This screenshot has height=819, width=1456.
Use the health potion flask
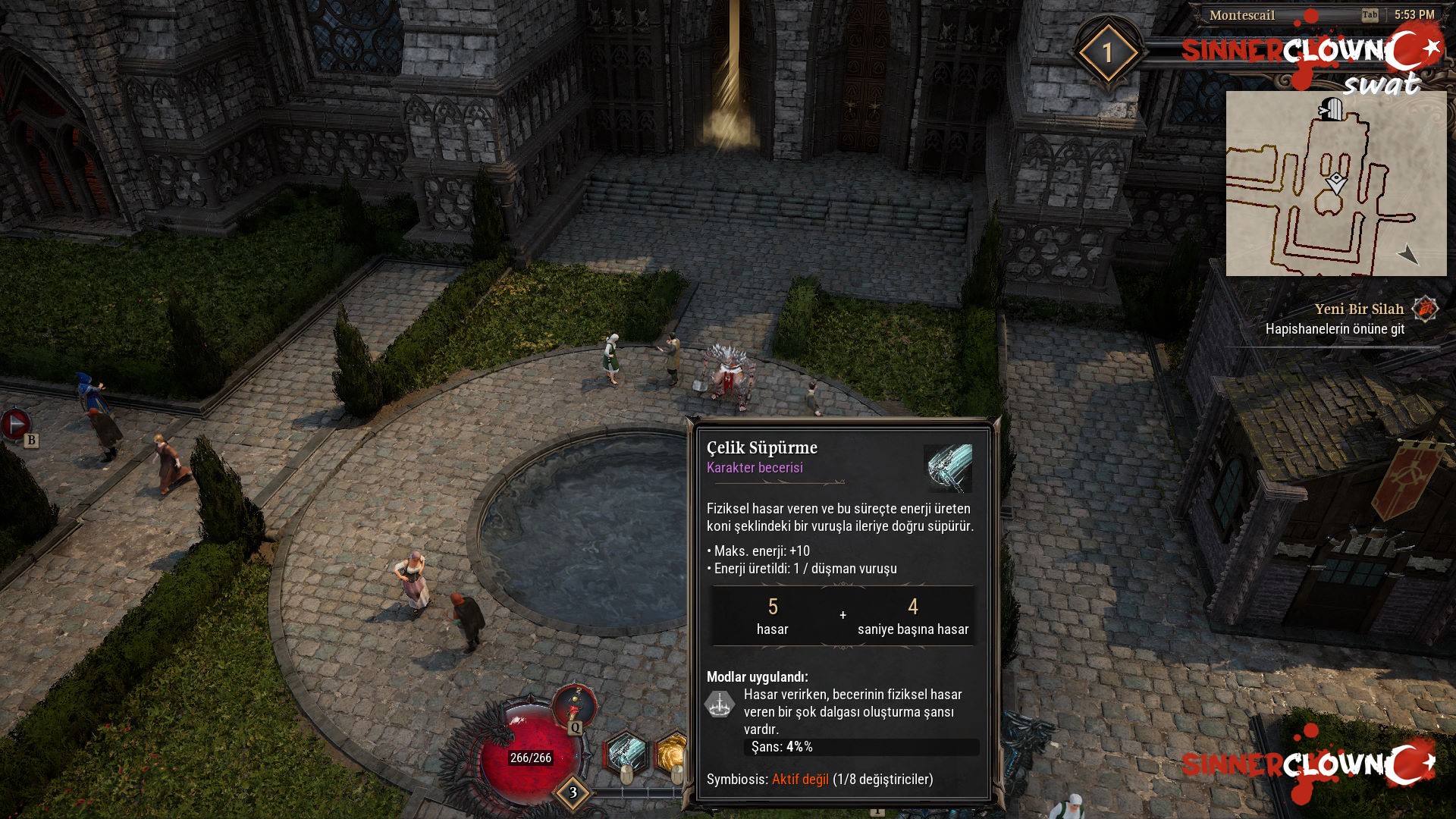[574, 704]
